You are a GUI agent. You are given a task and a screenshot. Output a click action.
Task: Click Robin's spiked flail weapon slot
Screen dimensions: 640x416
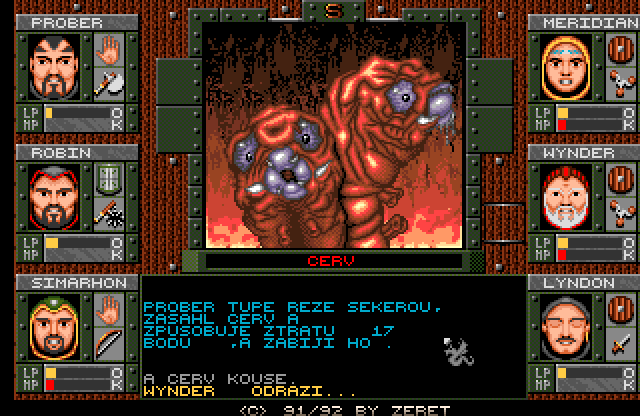107,213
